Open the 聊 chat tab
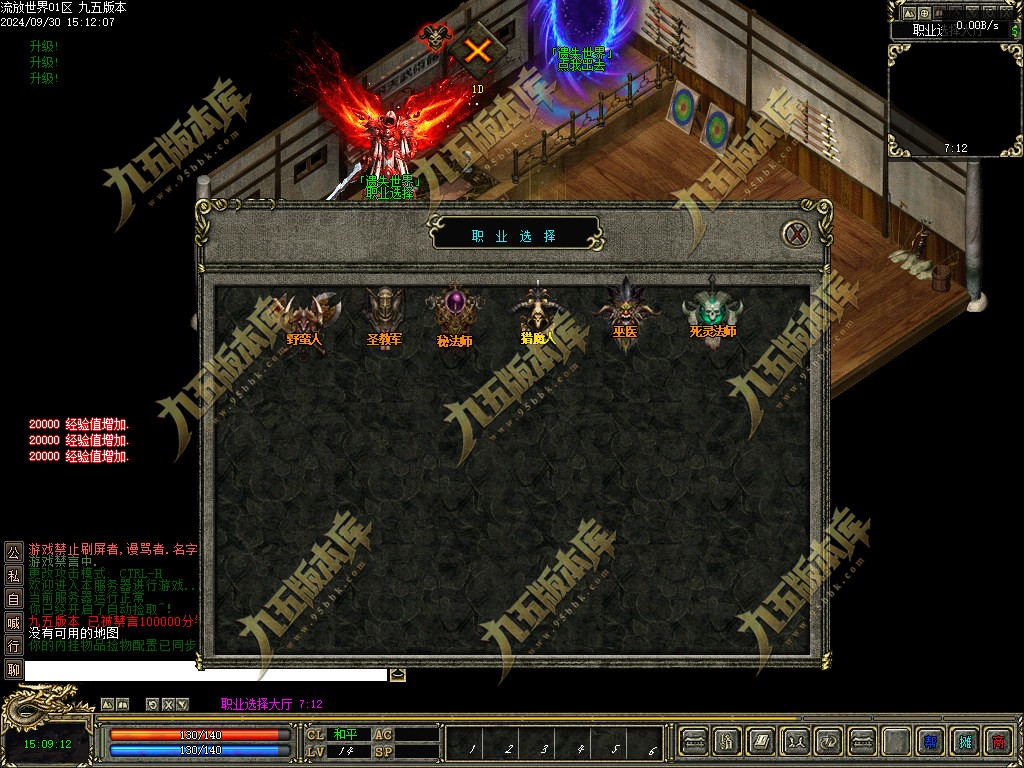 click(x=13, y=670)
